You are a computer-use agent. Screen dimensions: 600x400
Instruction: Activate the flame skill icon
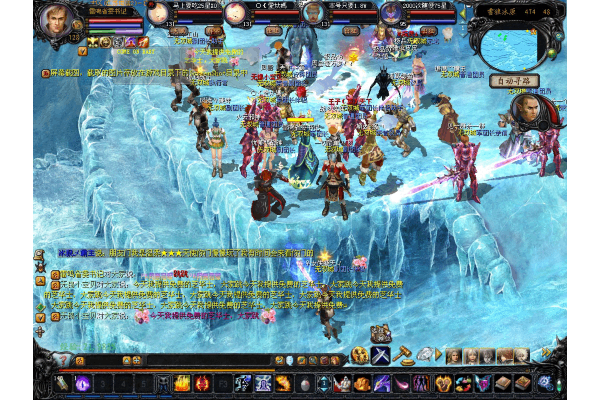coord(184,382)
